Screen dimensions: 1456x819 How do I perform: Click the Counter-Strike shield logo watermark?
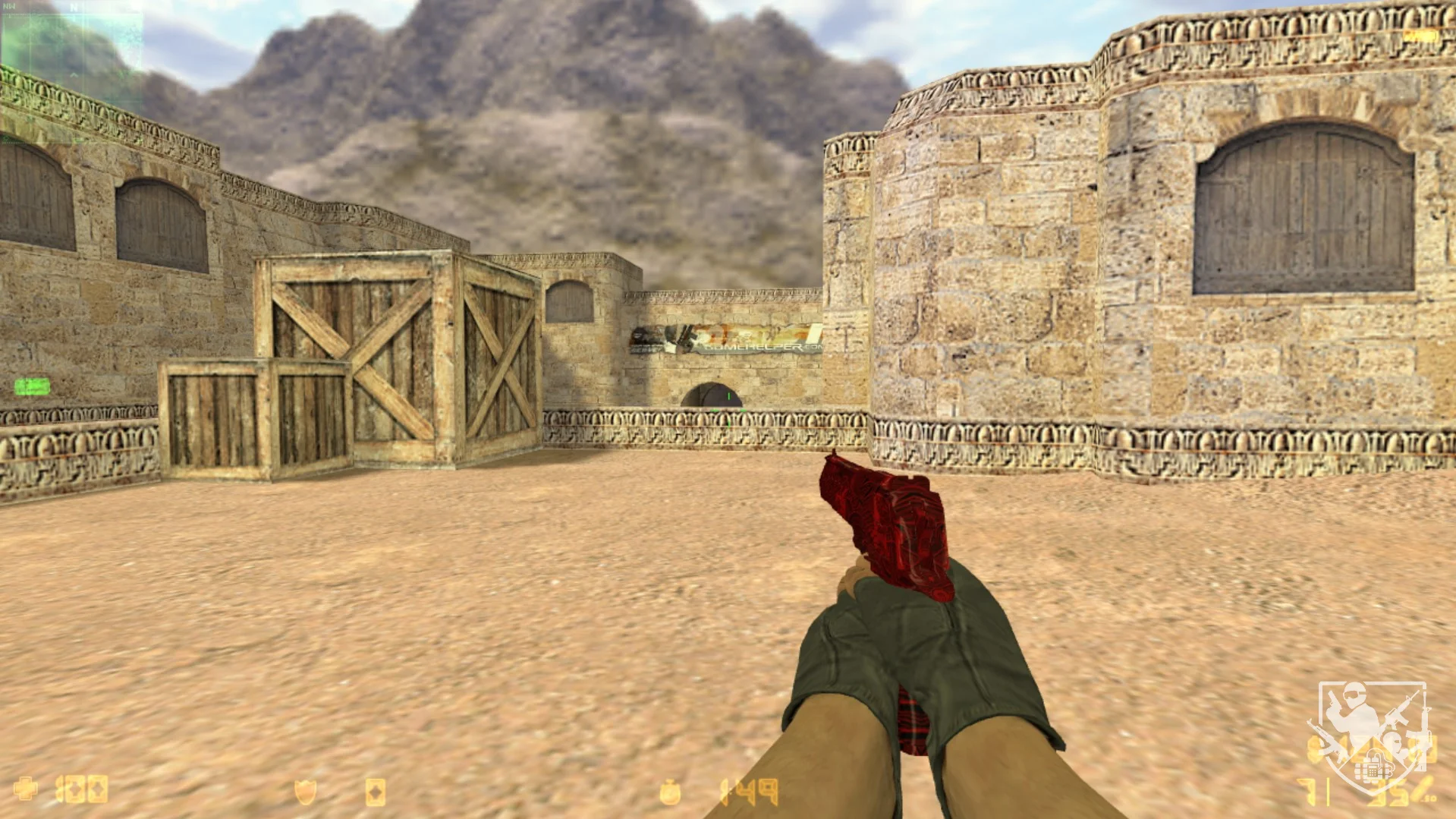click(1373, 735)
